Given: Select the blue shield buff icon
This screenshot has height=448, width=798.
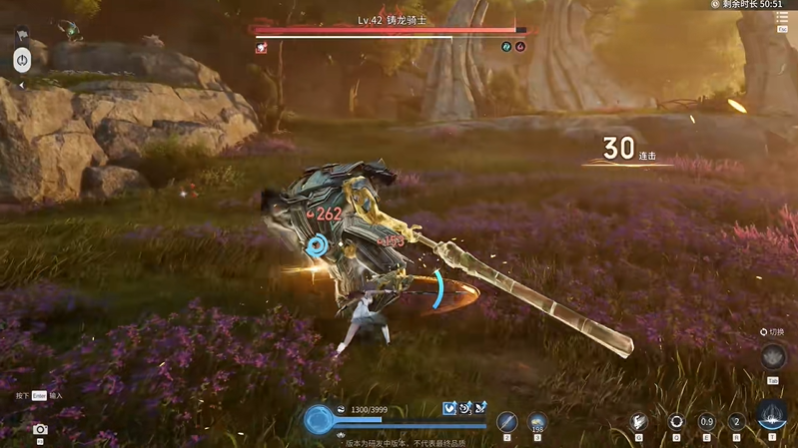Looking at the screenshot, I should point(450,408).
